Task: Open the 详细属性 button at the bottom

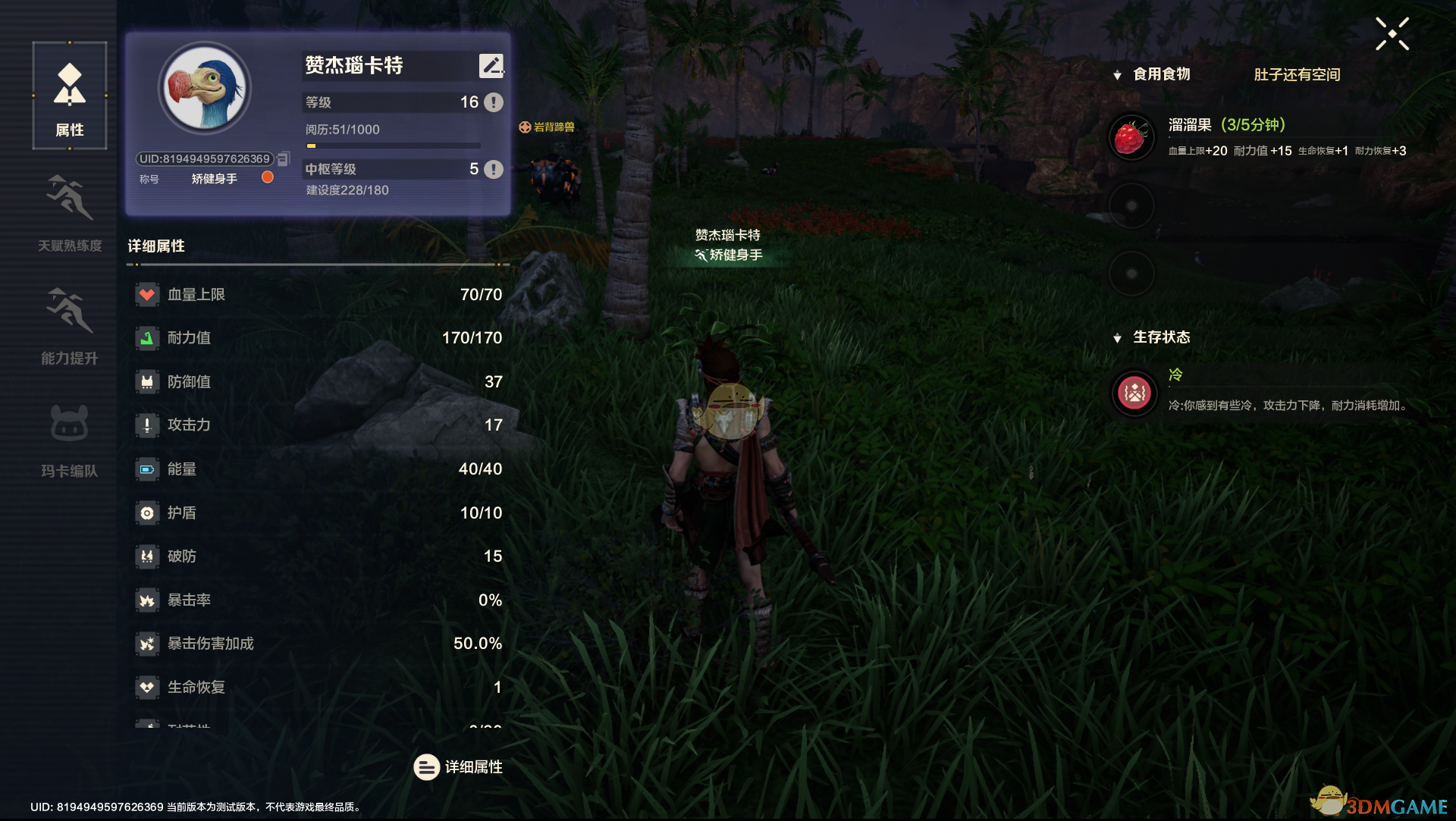Action: [x=458, y=767]
